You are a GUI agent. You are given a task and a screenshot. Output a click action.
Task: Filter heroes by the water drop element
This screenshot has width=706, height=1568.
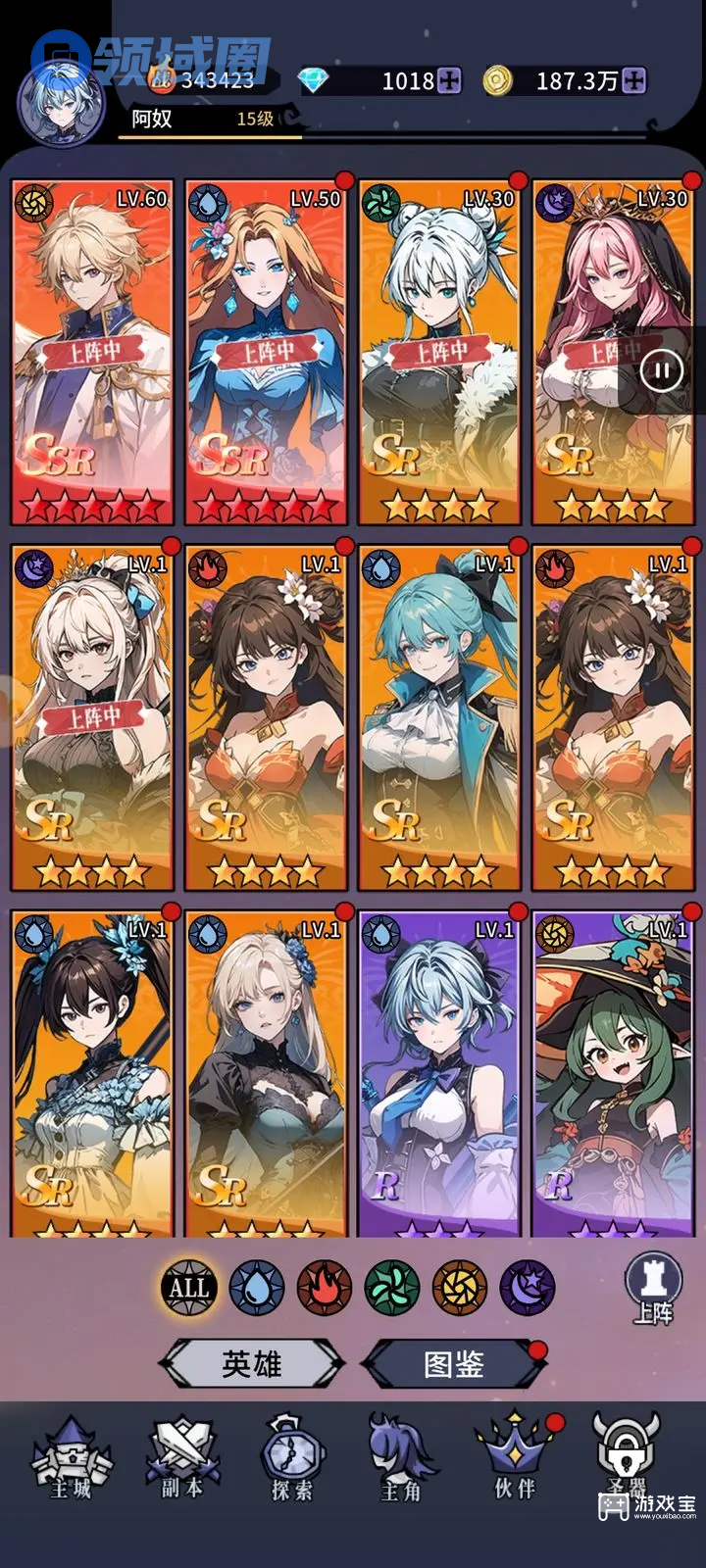(x=257, y=1287)
